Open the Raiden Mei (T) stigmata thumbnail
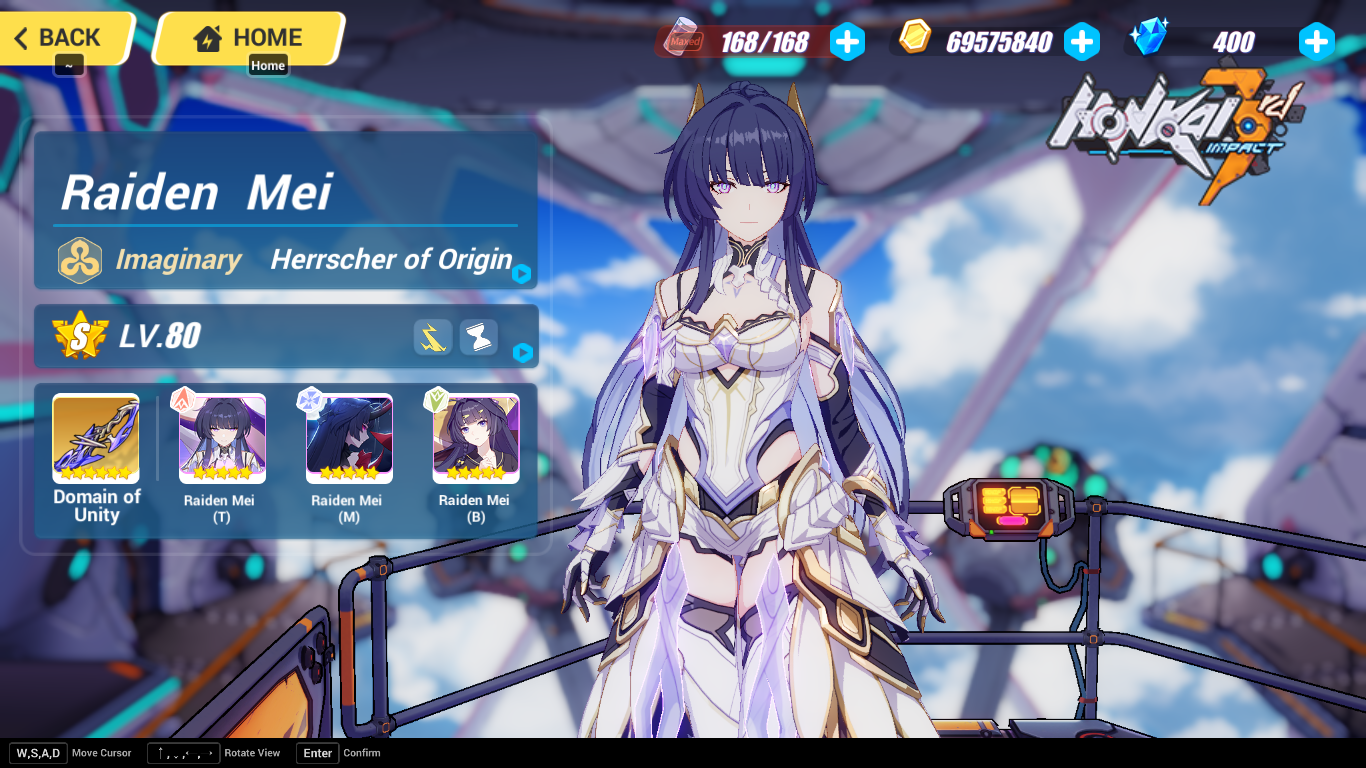This screenshot has height=768, width=1366. pos(220,438)
